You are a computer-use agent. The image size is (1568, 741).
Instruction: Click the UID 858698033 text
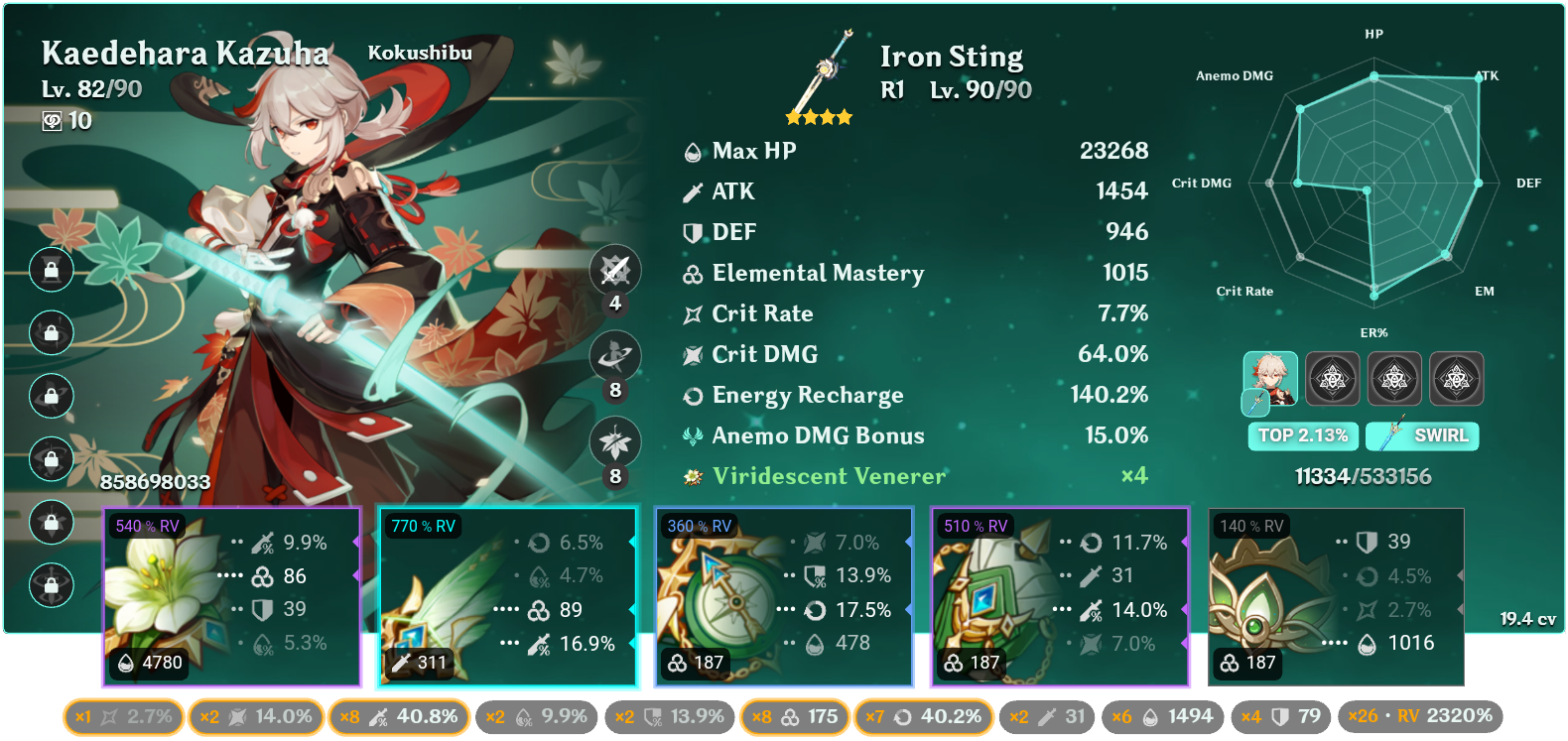click(x=155, y=483)
